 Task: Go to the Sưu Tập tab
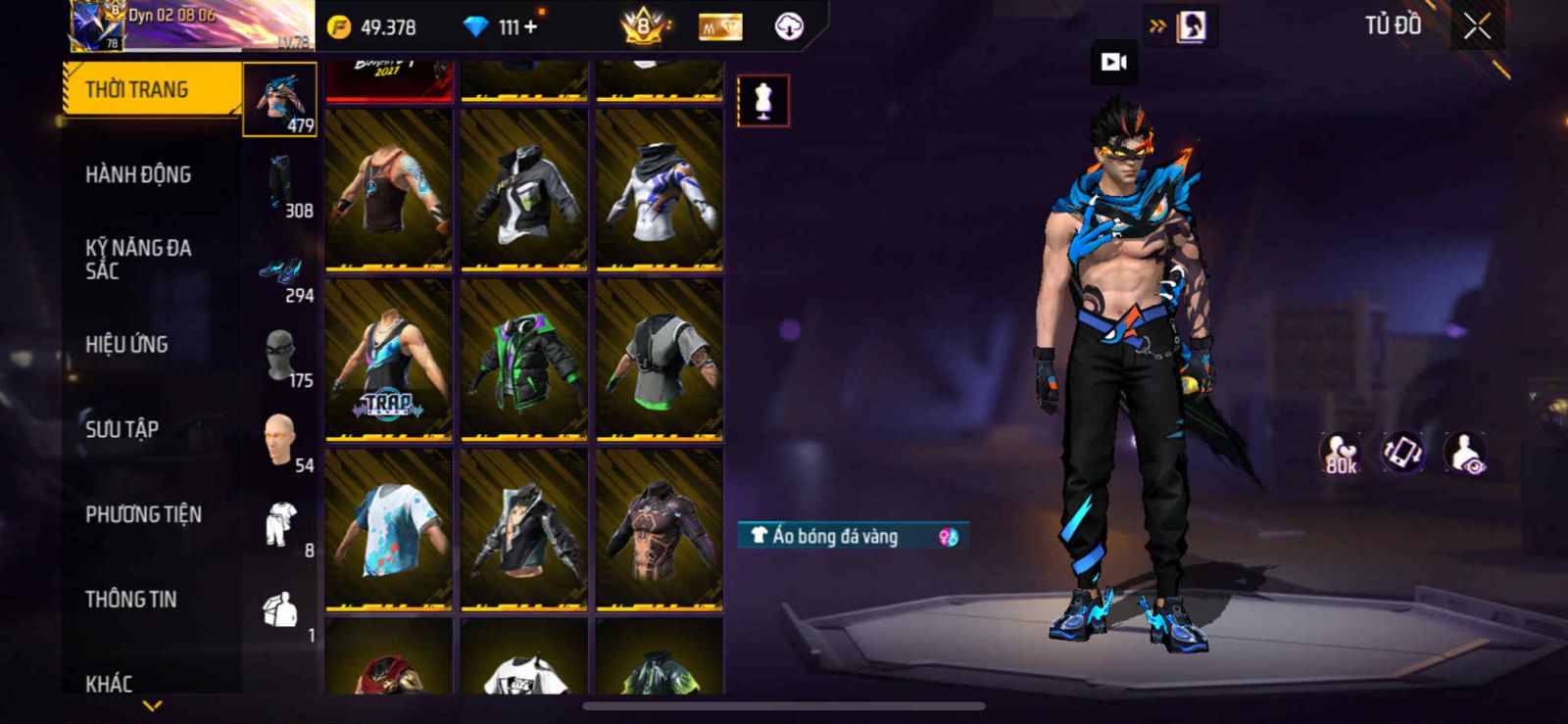click(x=122, y=429)
